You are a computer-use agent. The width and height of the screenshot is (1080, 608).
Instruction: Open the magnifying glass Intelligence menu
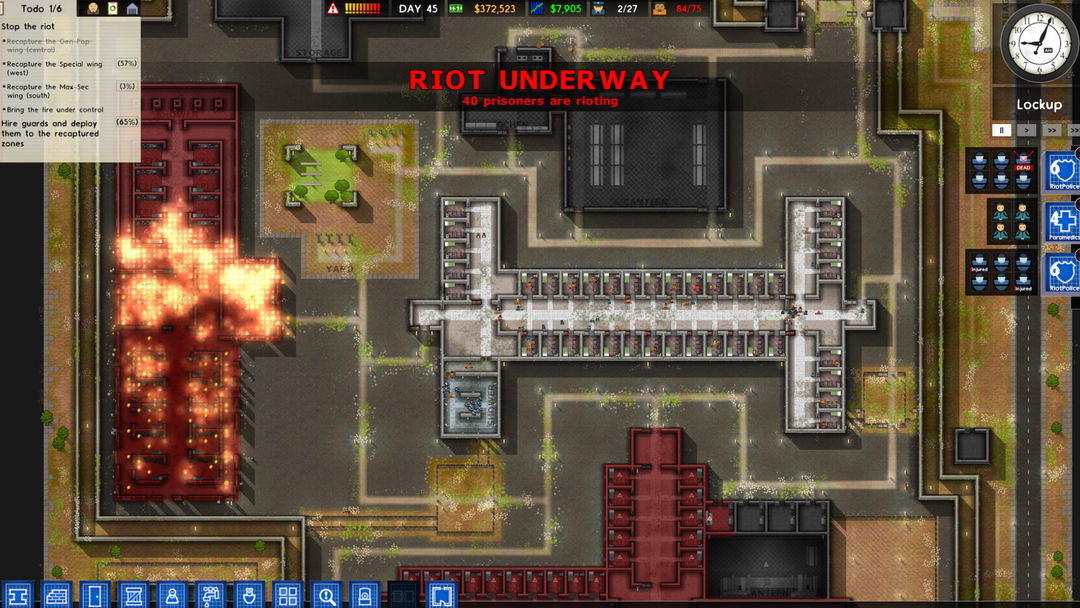(326, 595)
